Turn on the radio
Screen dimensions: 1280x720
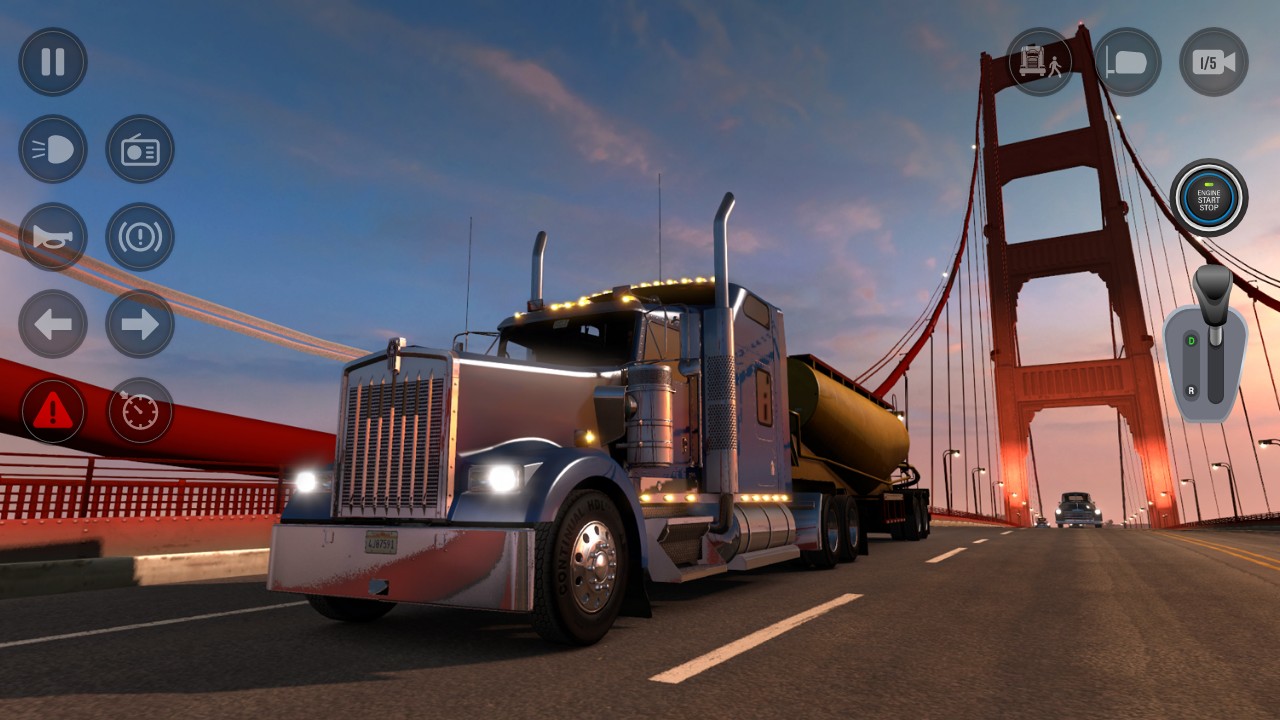click(140, 149)
